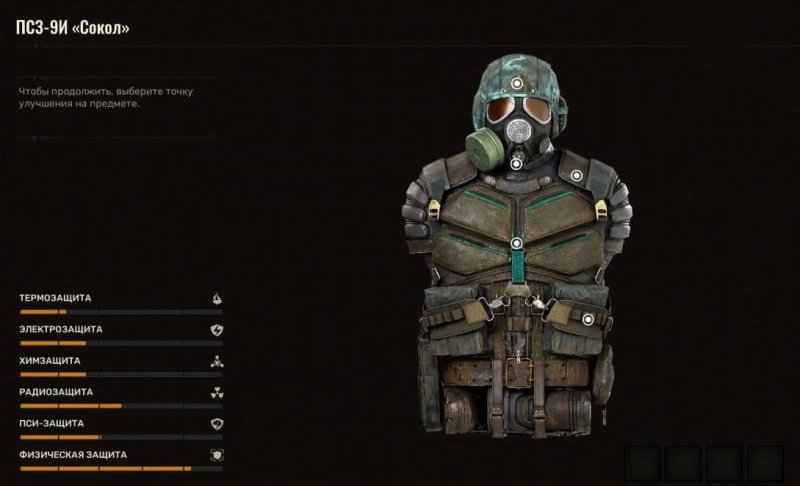Pick the chest plate upgrade point

(516, 243)
